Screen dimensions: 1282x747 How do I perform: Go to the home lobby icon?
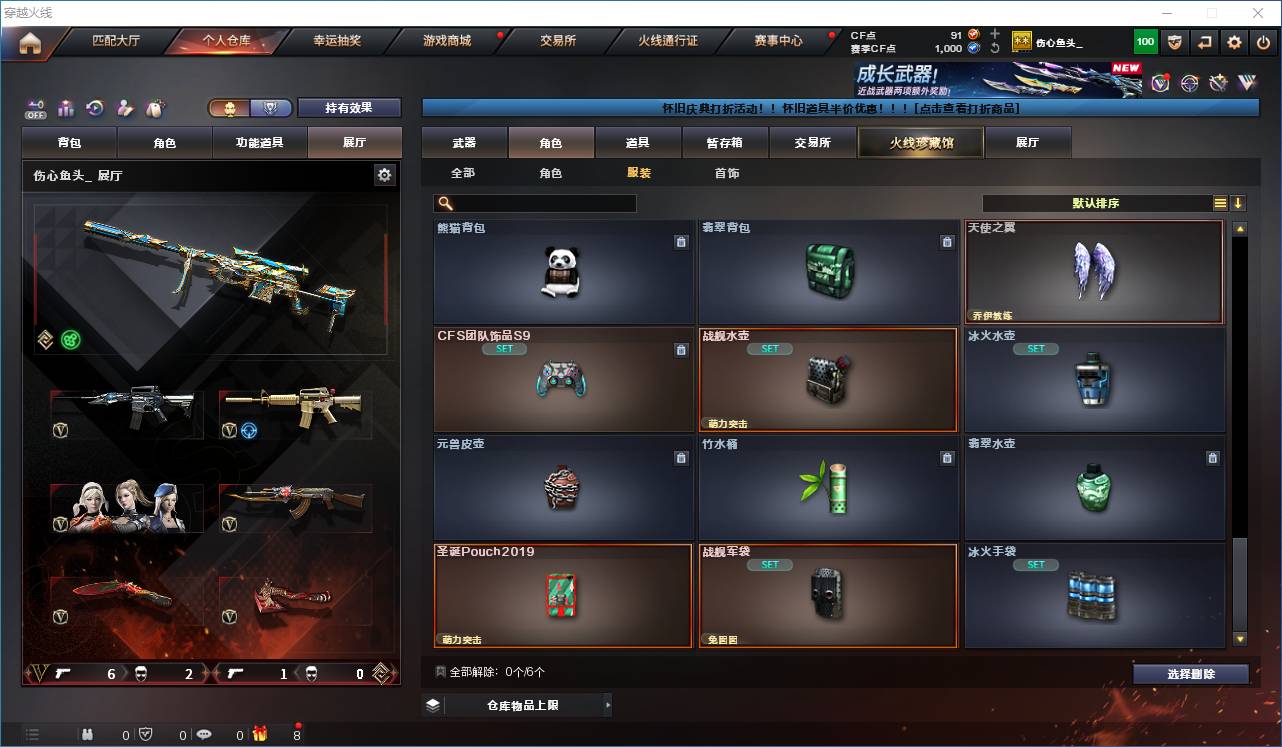29,42
